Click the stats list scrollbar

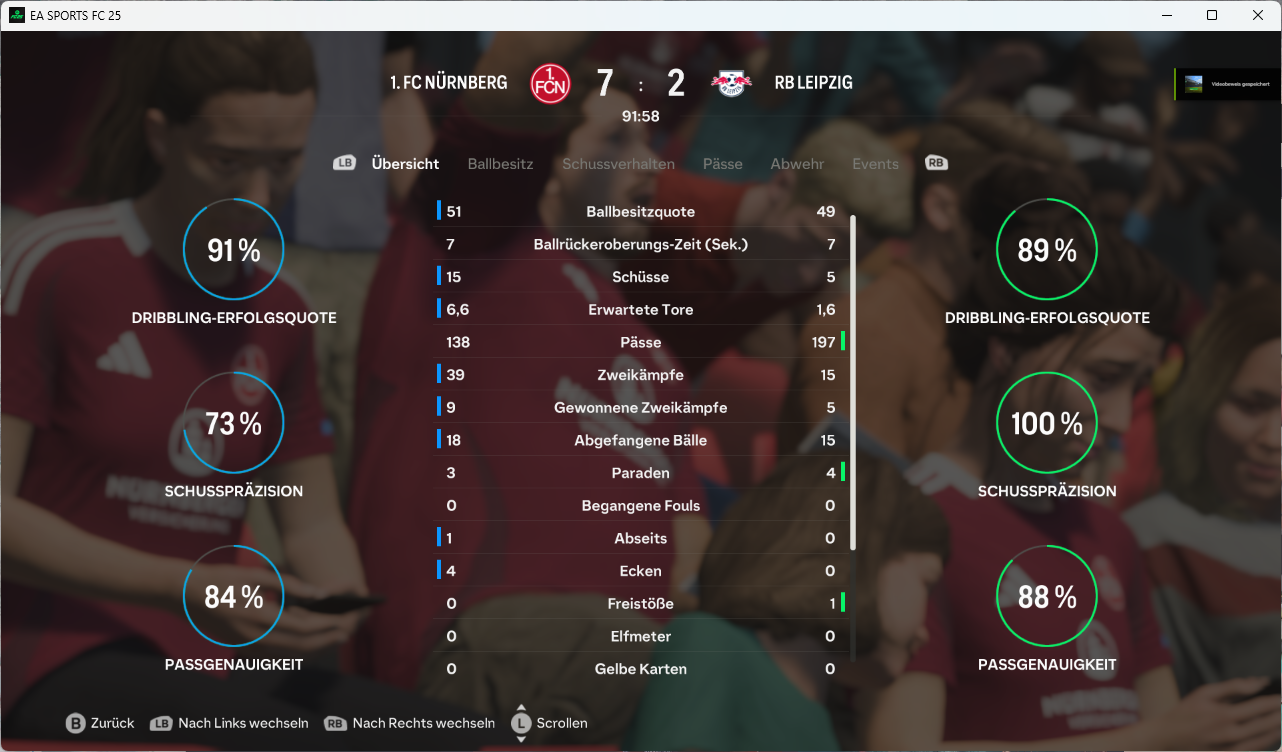(853, 380)
